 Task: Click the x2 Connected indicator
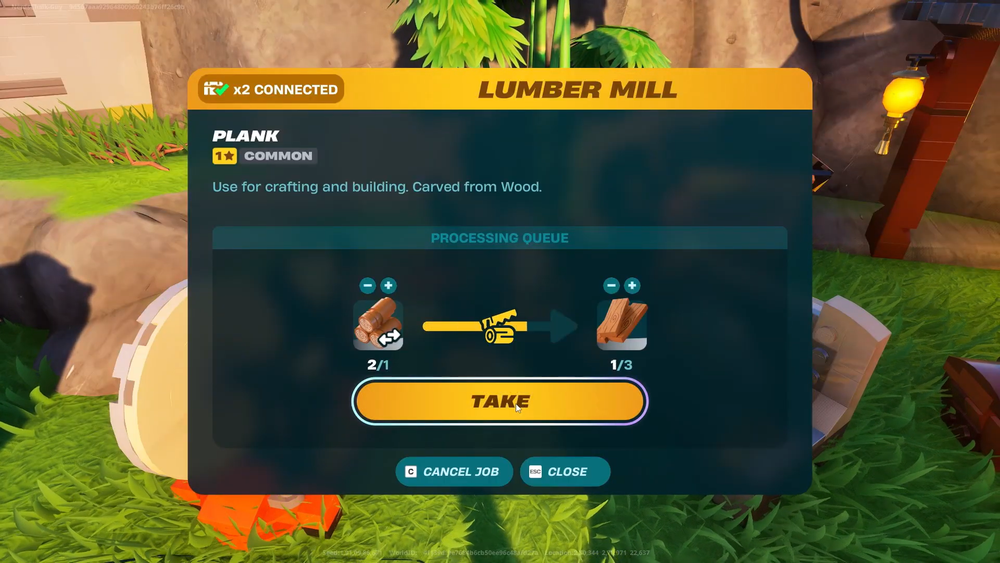[271, 89]
